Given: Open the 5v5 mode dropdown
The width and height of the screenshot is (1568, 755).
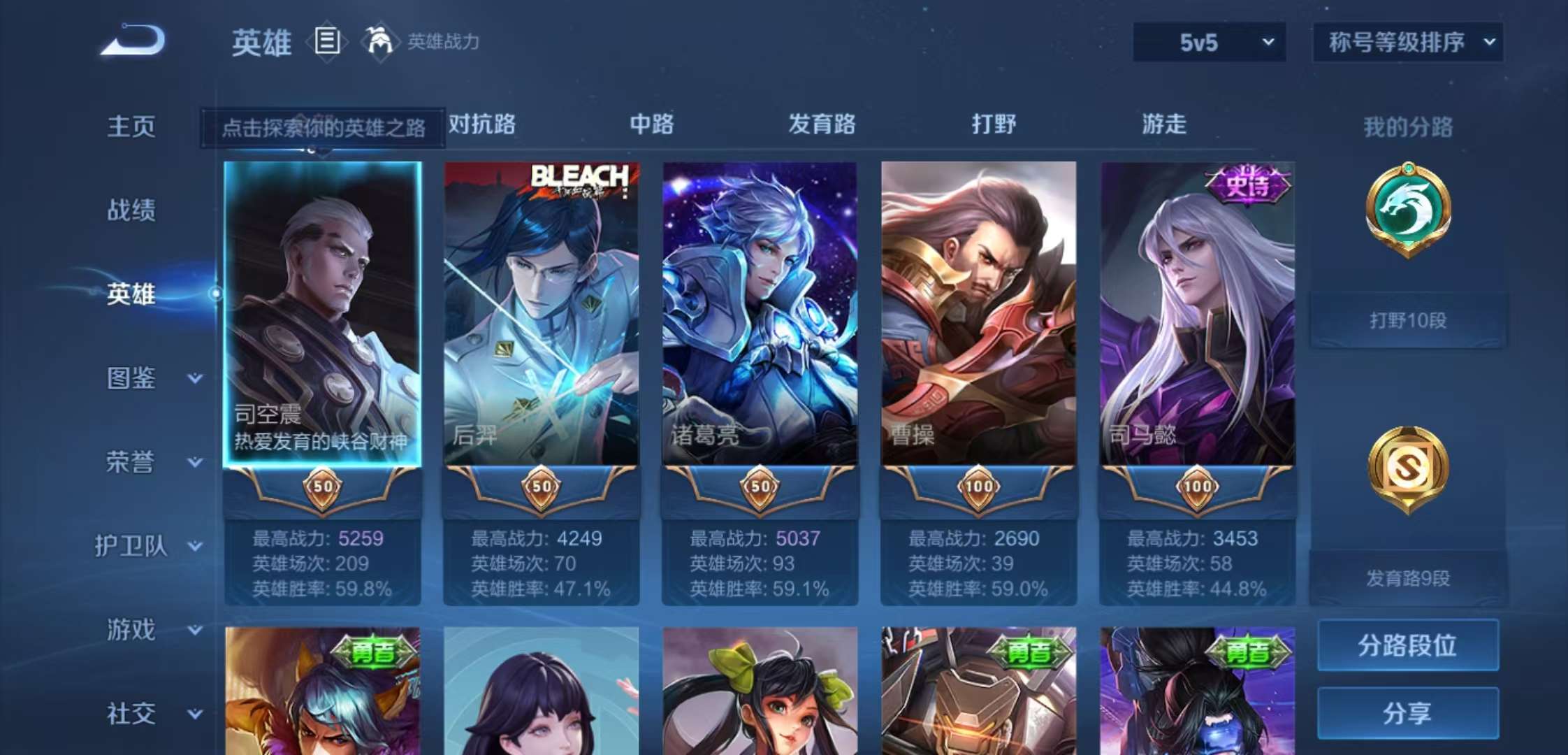Looking at the screenshot, I should (x=1208, y=42).
